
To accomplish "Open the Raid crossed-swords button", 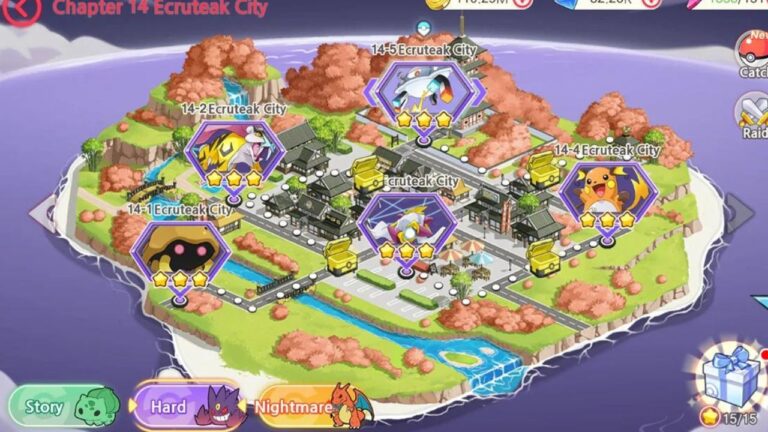I will pyautogui.click(x=752, y=116).
